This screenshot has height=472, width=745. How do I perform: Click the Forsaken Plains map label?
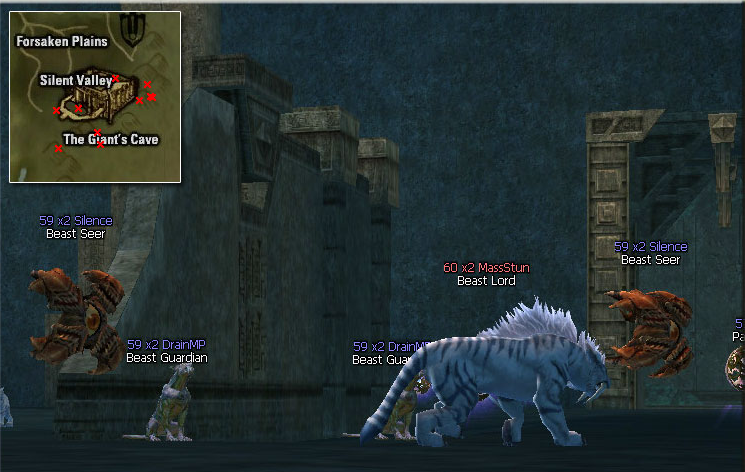(x=62, y=42)
